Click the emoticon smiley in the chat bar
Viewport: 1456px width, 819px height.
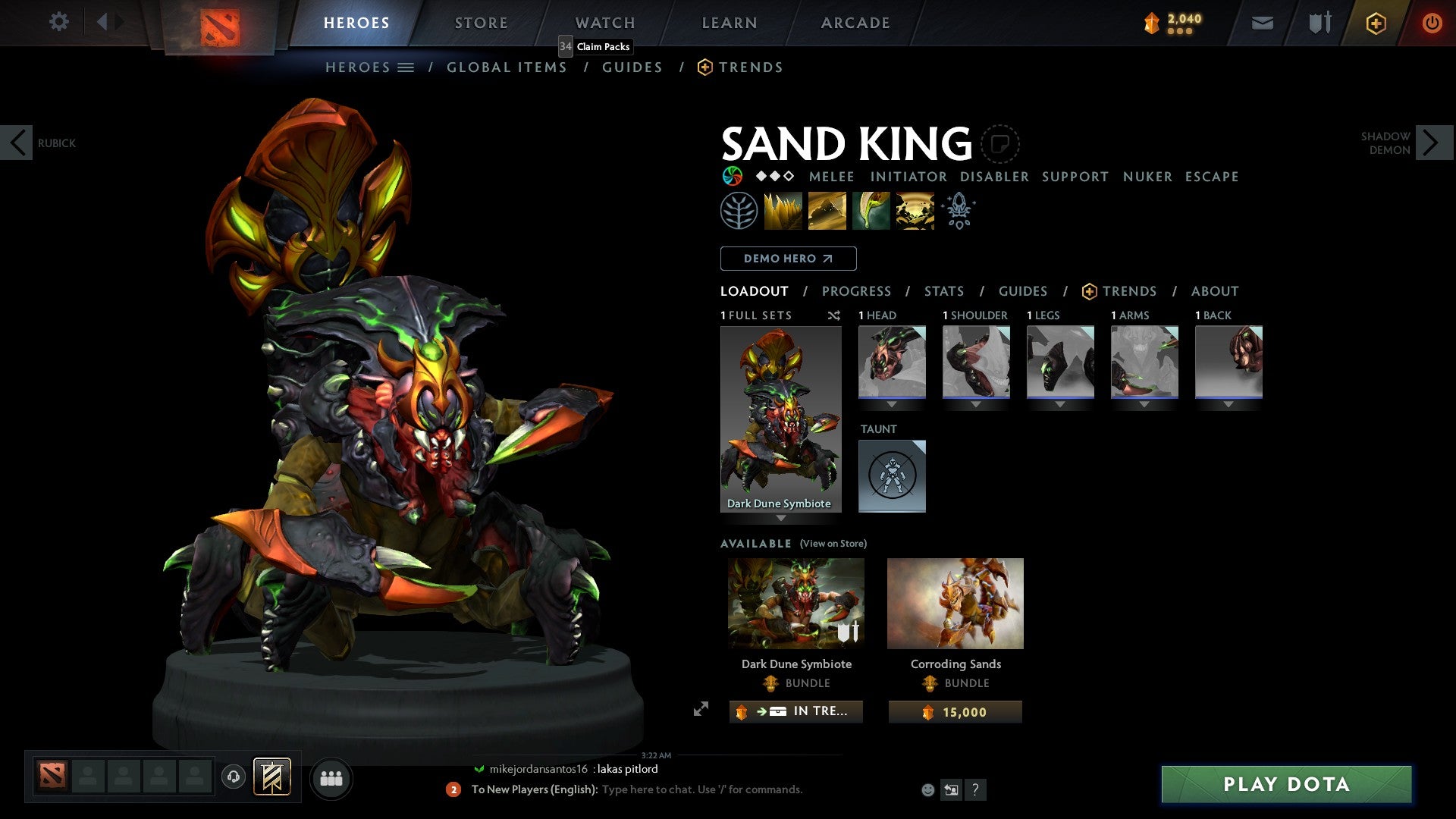click(x=927, y=789)
